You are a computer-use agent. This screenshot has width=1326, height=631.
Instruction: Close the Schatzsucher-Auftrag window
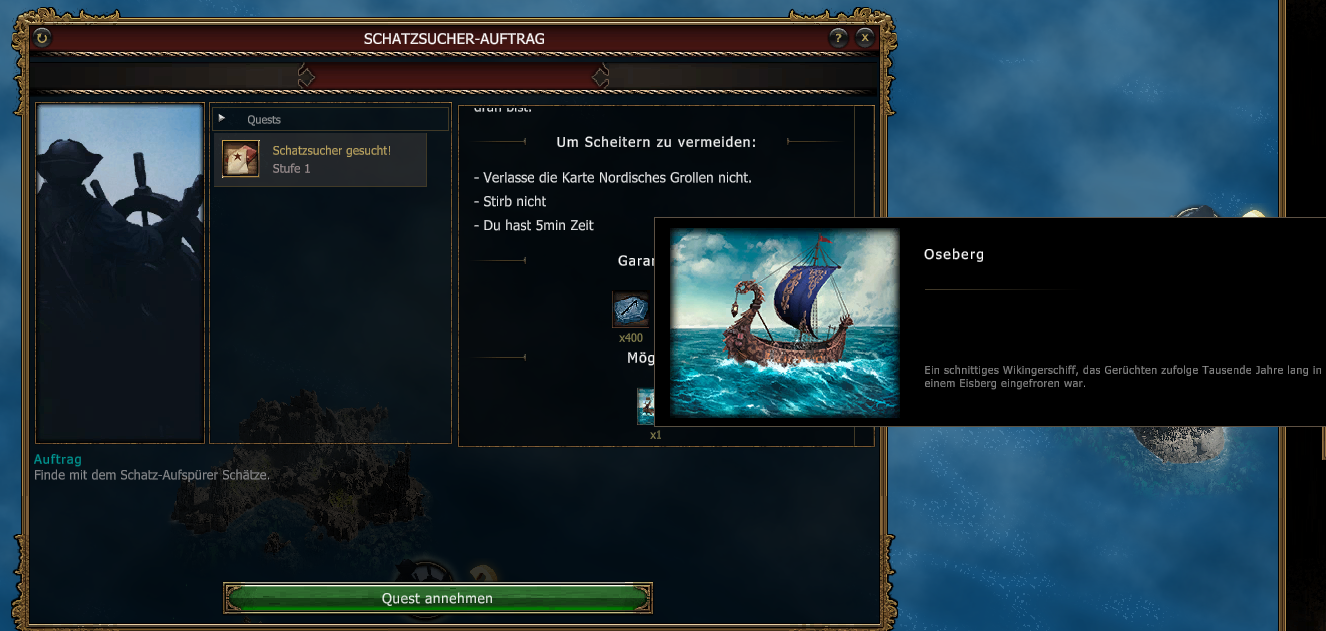[865, 38]
